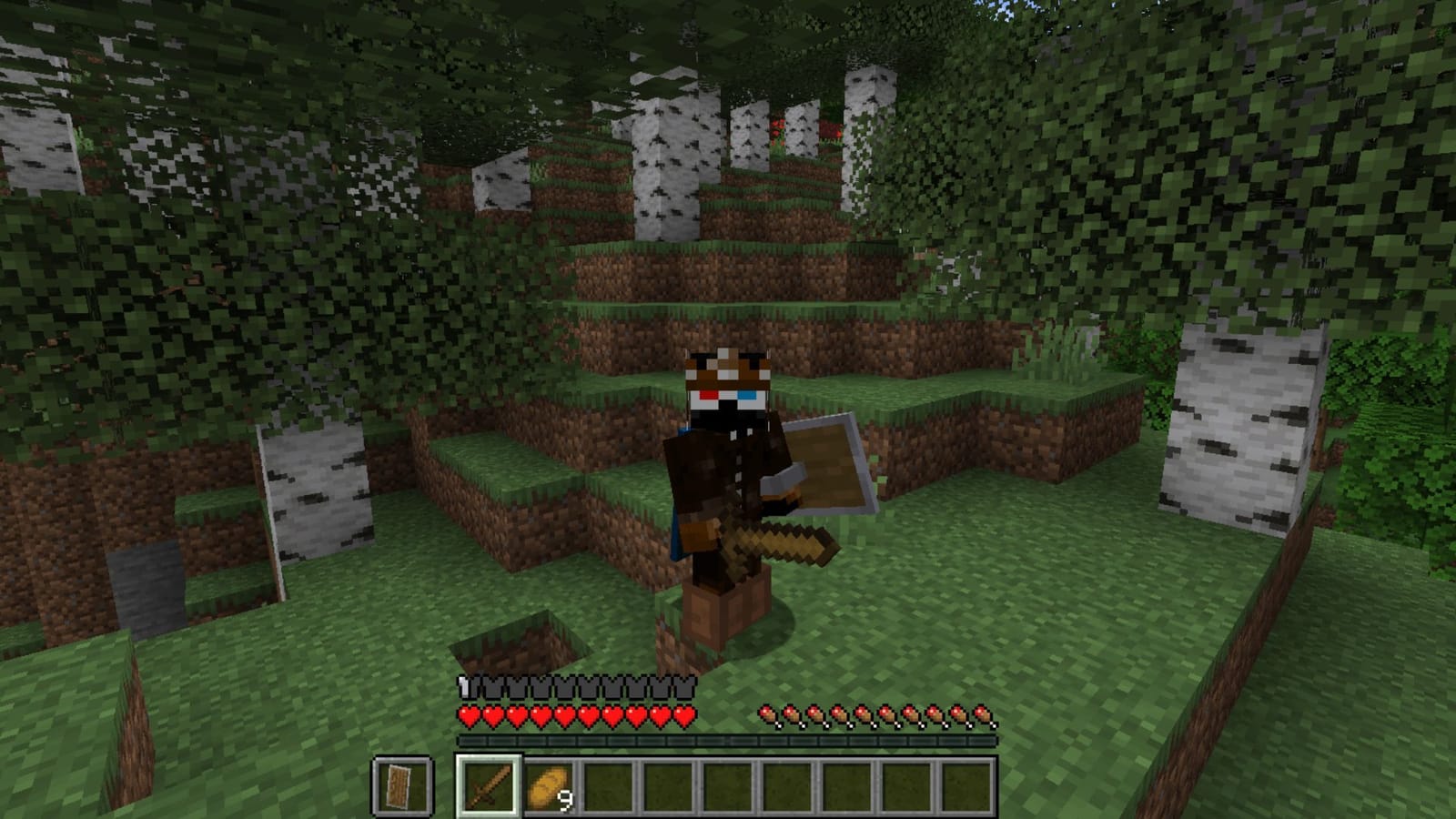Click the first heart in the health bar
Screen dimensions: 1456x819
[x=467, y=718]
